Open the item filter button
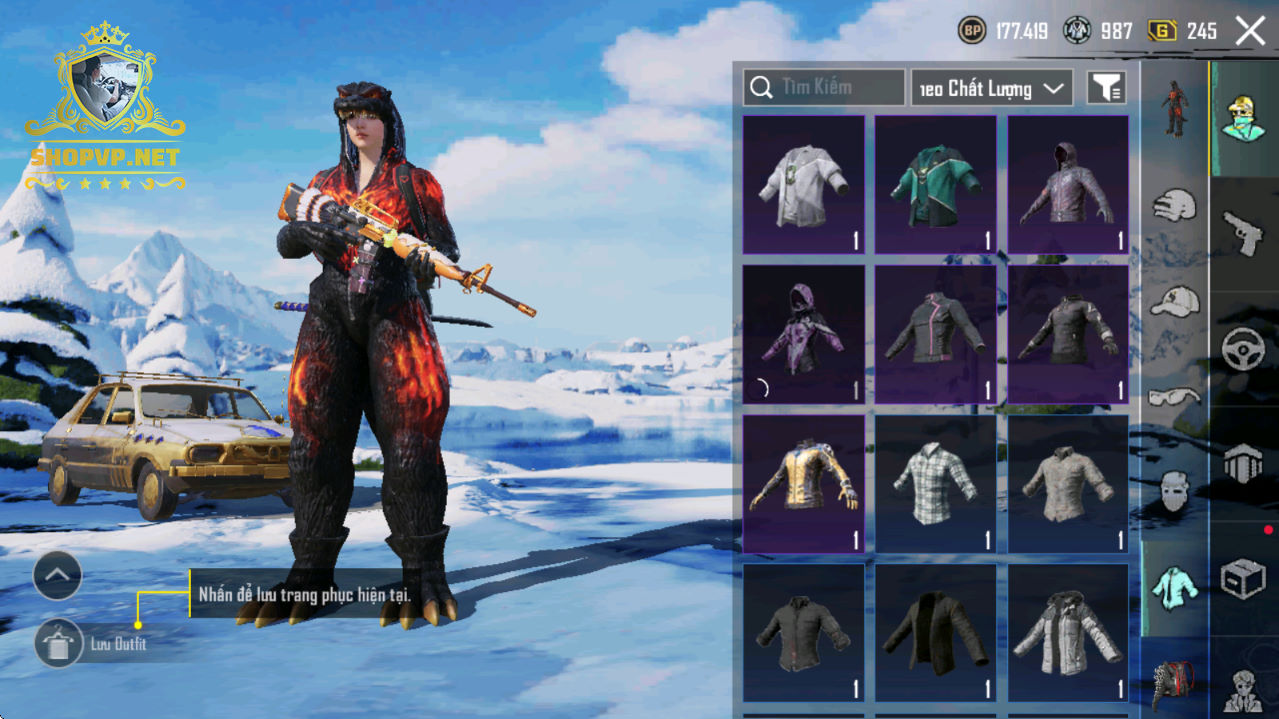 1106,88
